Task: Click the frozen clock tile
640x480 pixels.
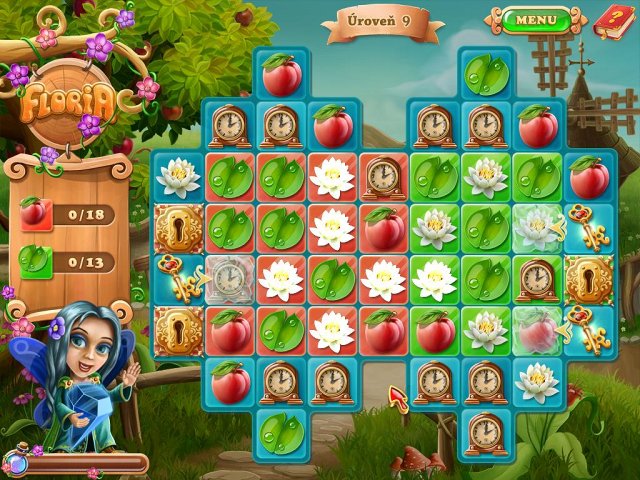Action: click(x=230, y=280)
